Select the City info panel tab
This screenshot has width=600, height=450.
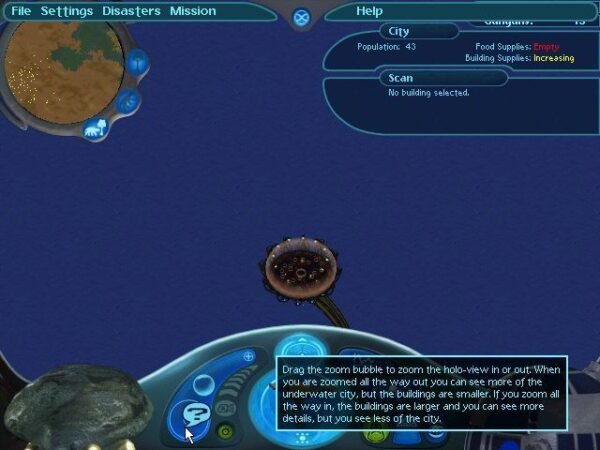click(401, 31)
